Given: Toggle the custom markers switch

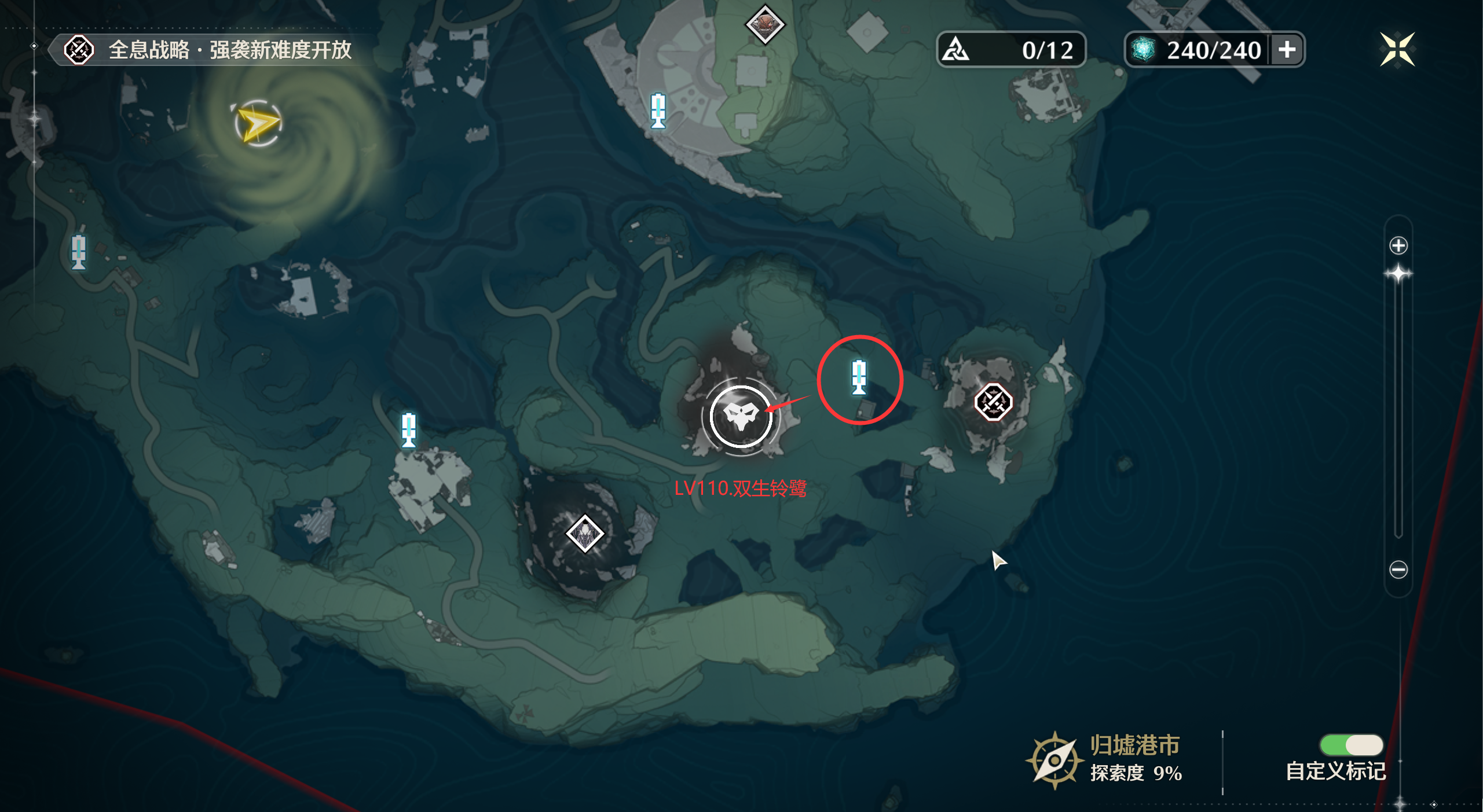Looking at the screenshot, I should (1351, 745).
